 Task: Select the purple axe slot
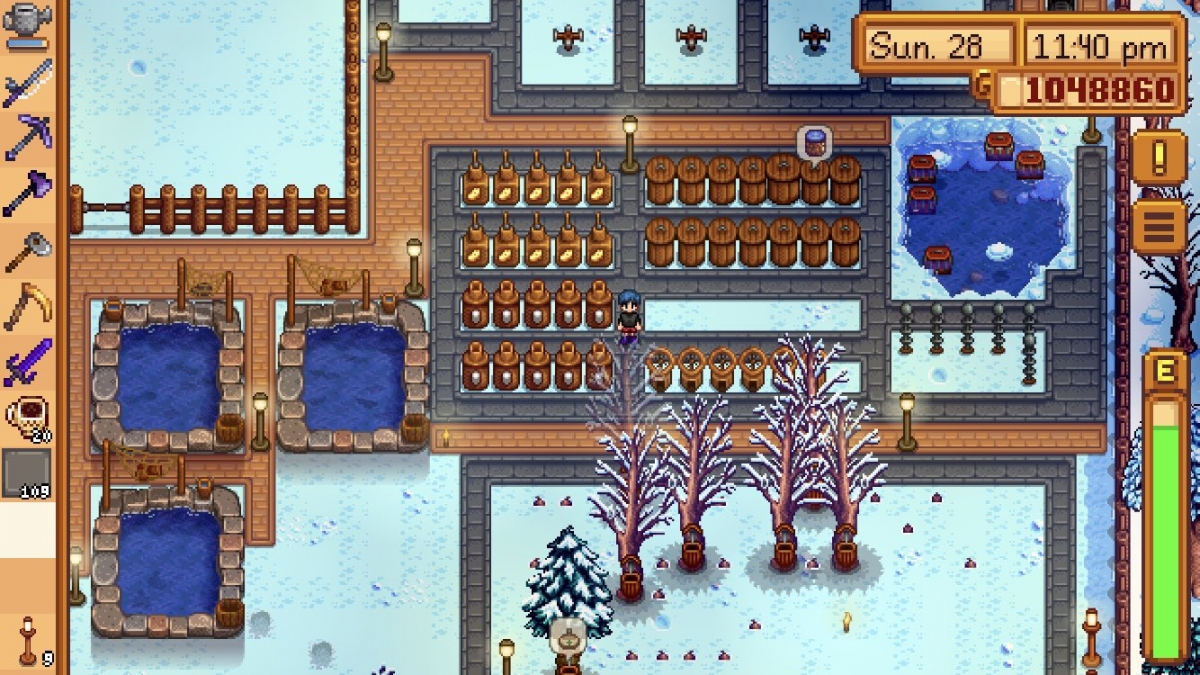(27, 192)
